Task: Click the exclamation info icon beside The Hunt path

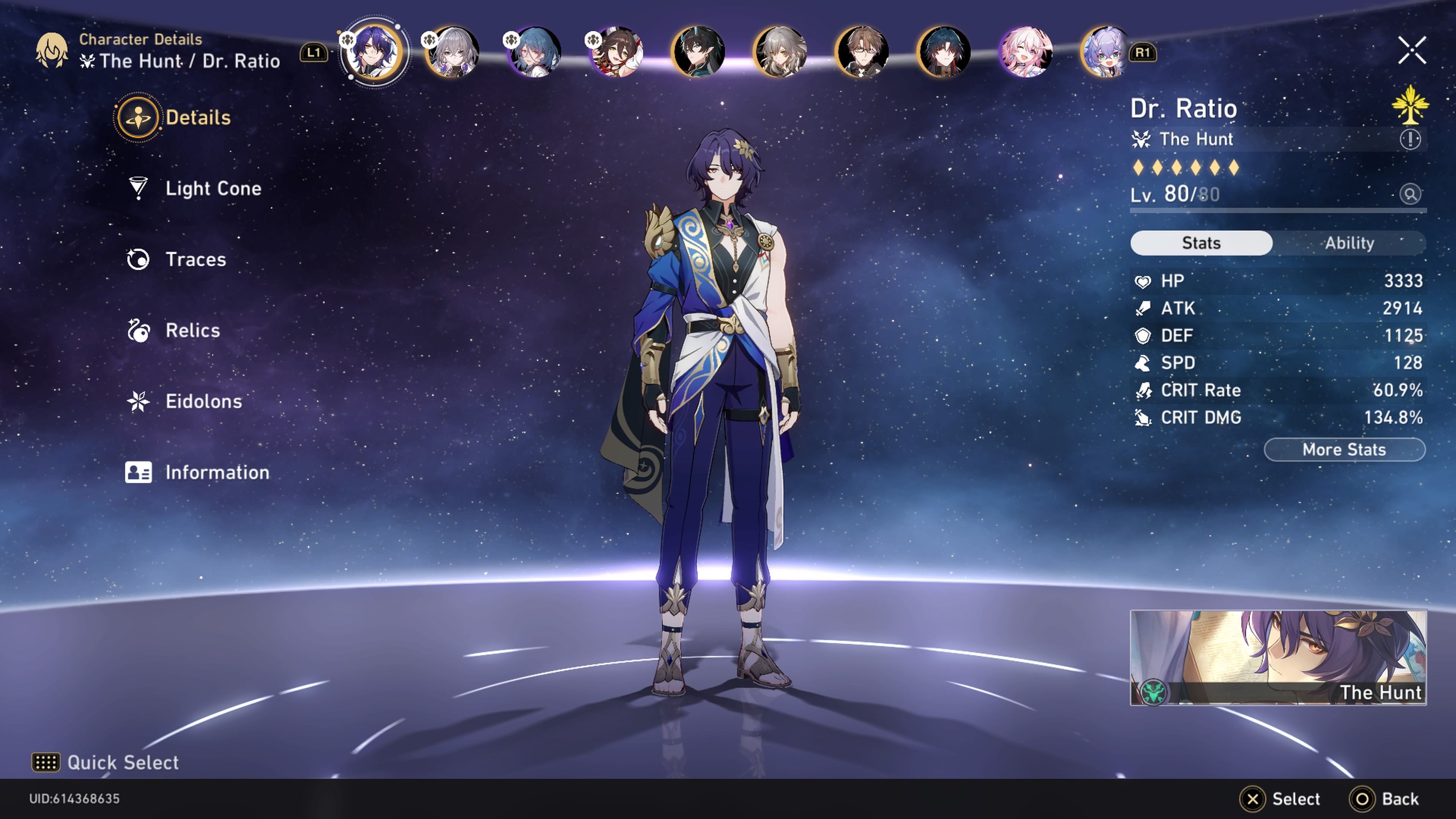Action: (1411, 140)
